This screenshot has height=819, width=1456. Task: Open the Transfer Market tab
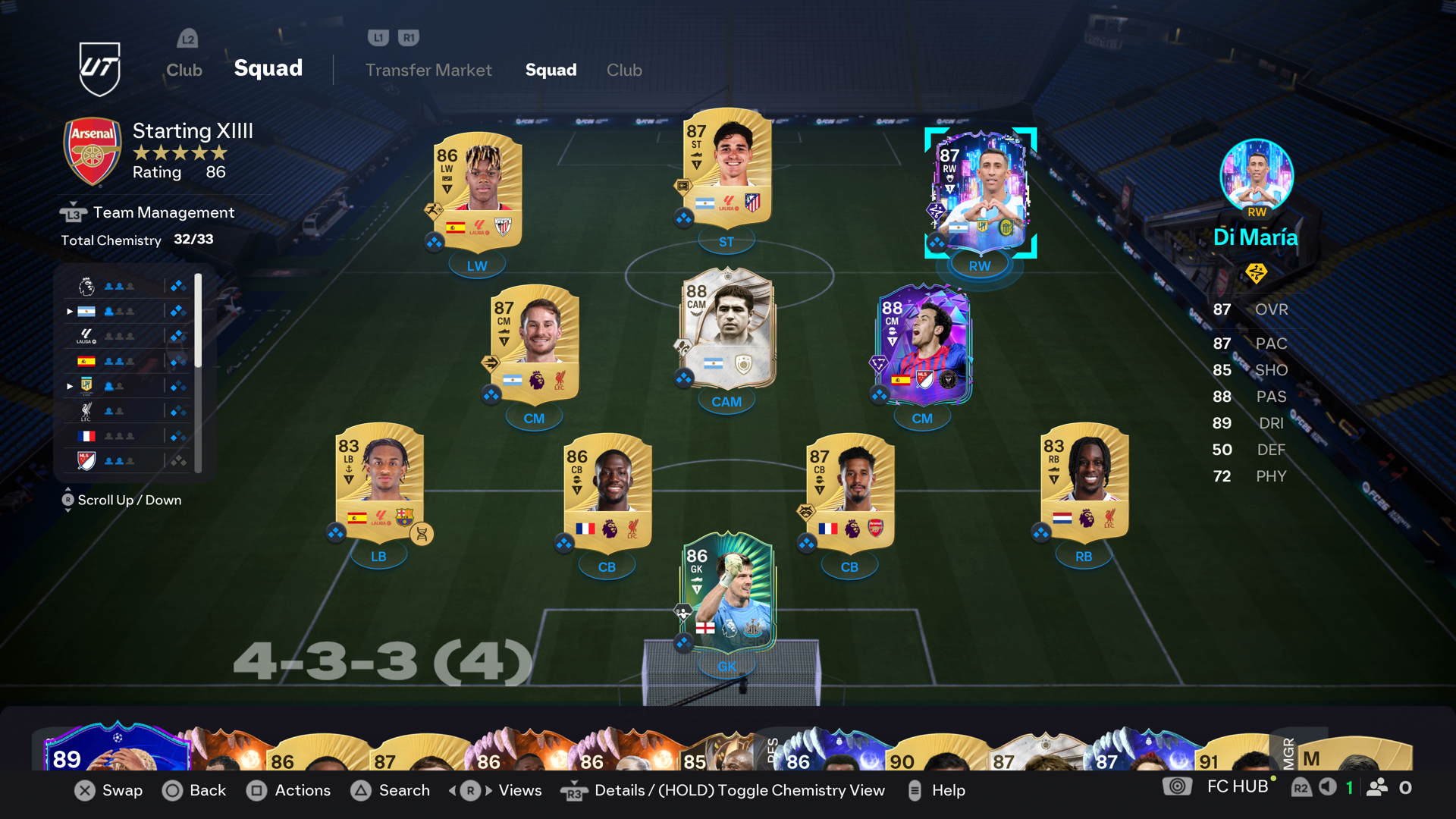[x=428, y=70]
